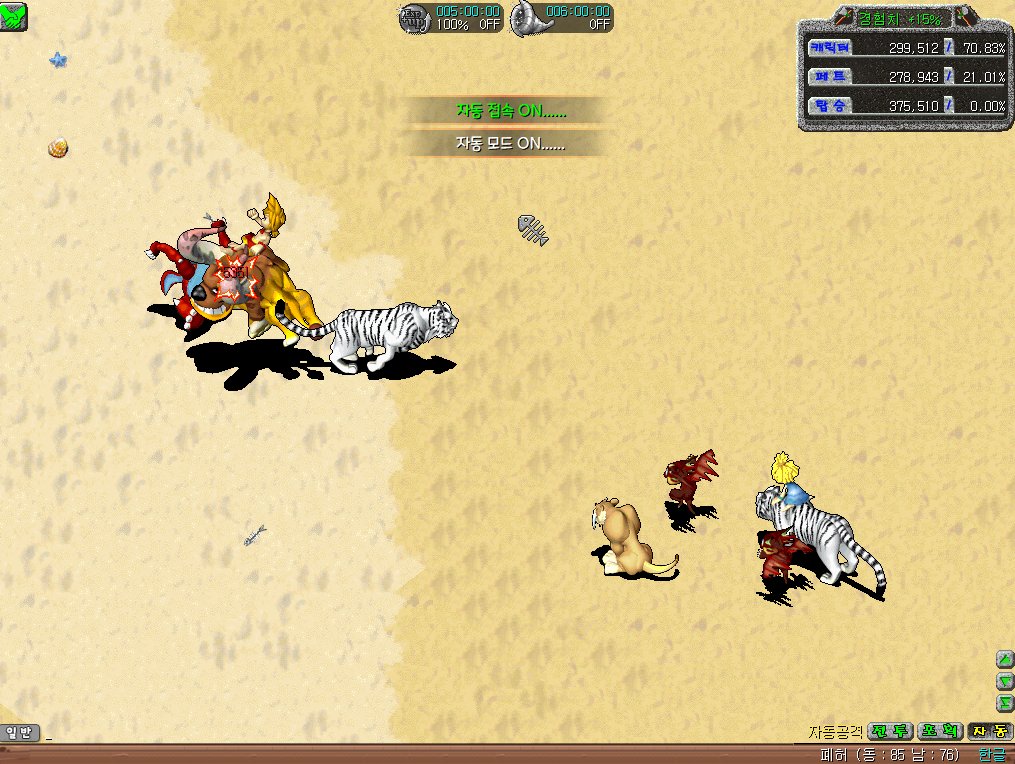This screenshot has height=764, width=1015.
Task: Click the 페트 experience row label
Action: tap(828, 77)
